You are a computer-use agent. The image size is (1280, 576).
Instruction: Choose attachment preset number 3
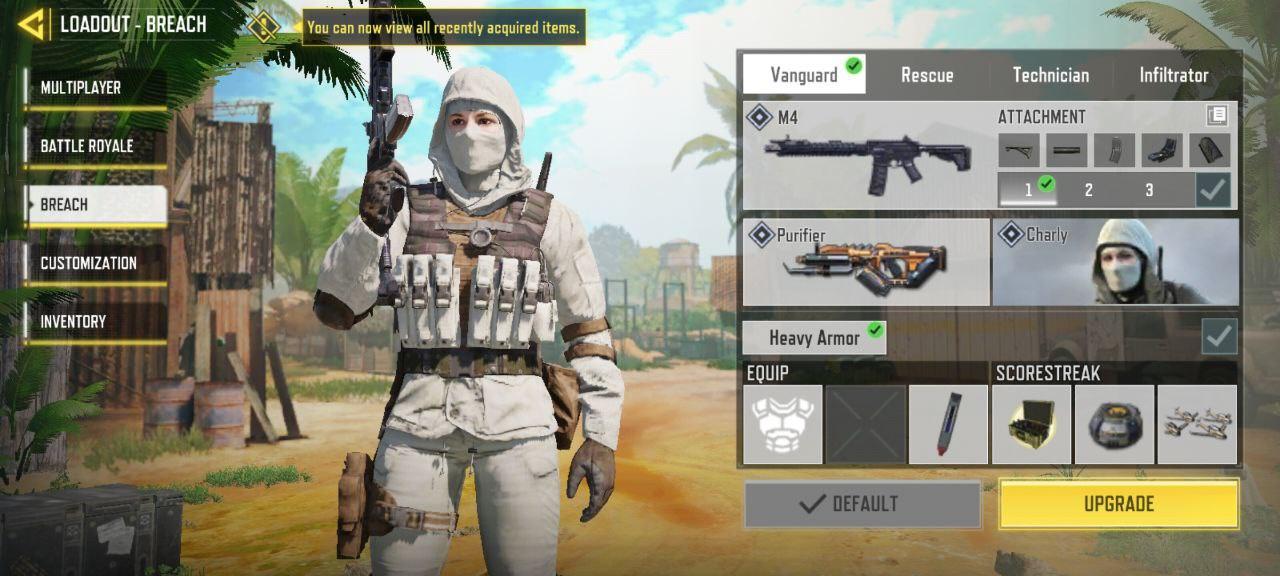pos(1149,190)
